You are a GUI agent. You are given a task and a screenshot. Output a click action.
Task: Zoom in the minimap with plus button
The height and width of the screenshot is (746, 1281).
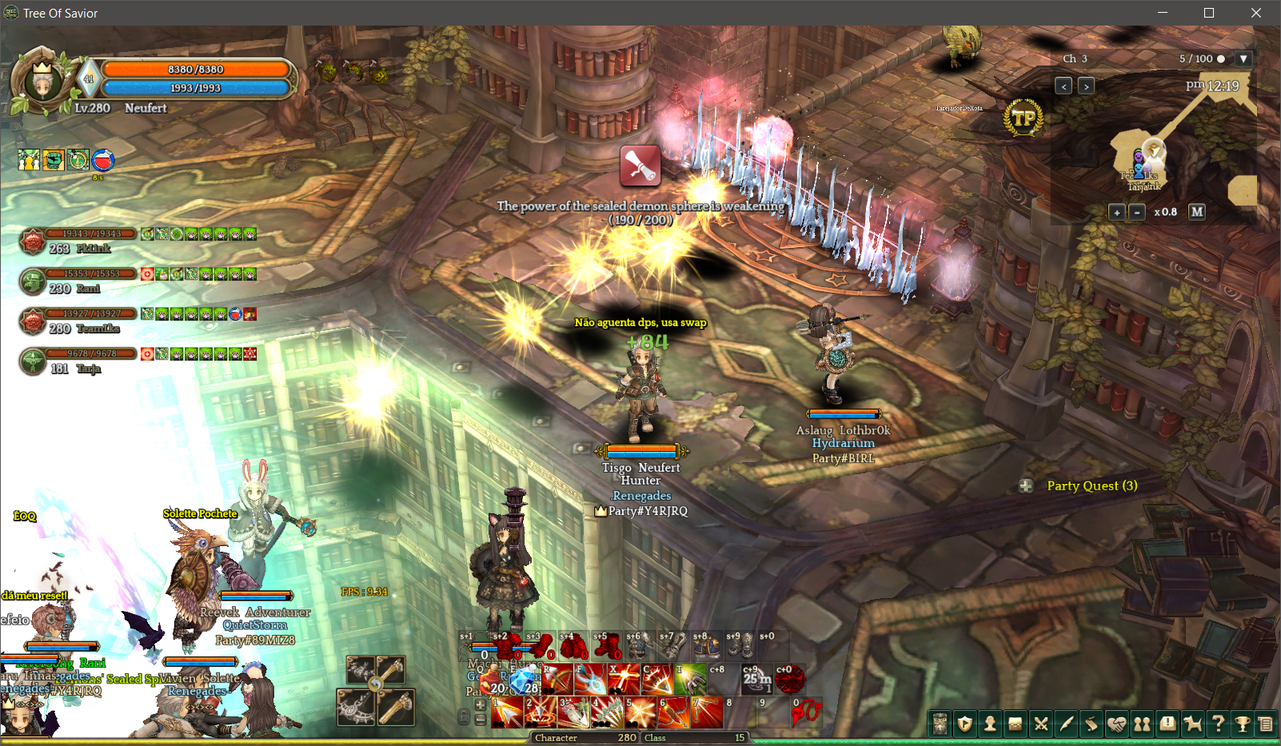tap(1117, 212)
